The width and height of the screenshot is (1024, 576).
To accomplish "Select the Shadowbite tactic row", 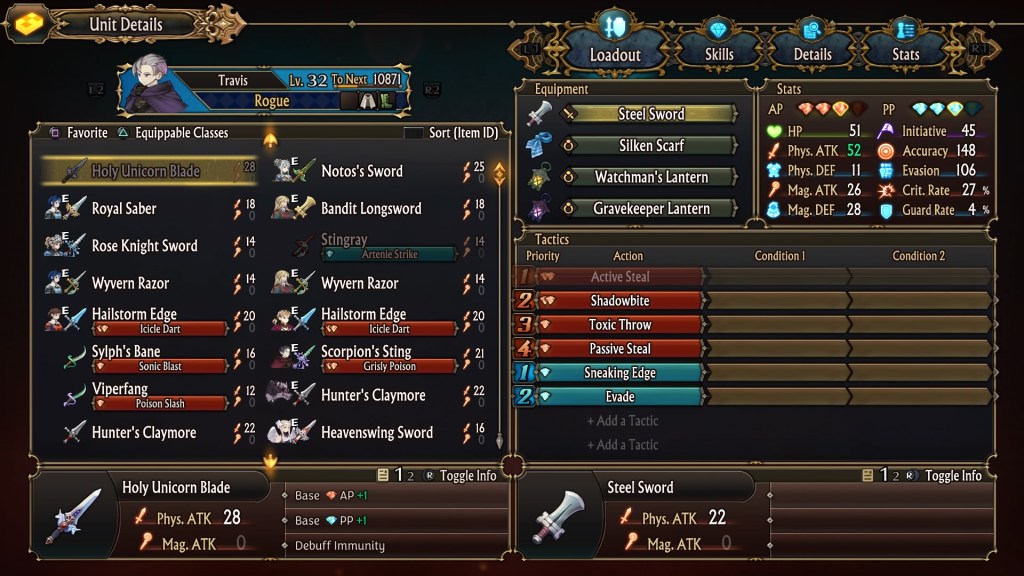I will point(620,300).
